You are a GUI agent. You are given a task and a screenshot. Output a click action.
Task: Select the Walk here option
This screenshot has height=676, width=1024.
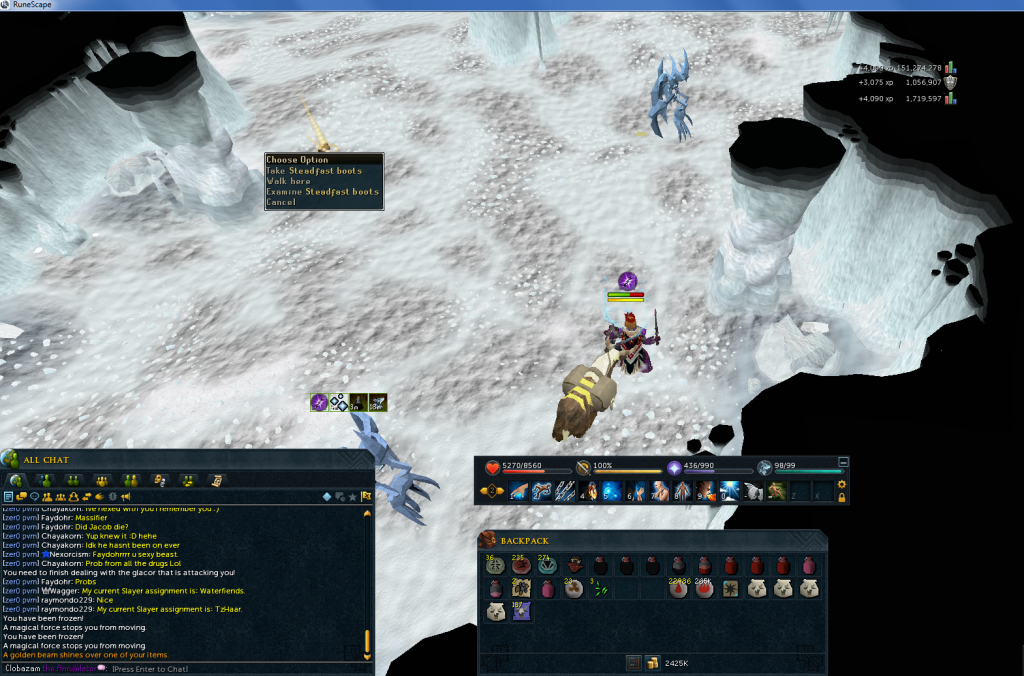coord(289,181)
